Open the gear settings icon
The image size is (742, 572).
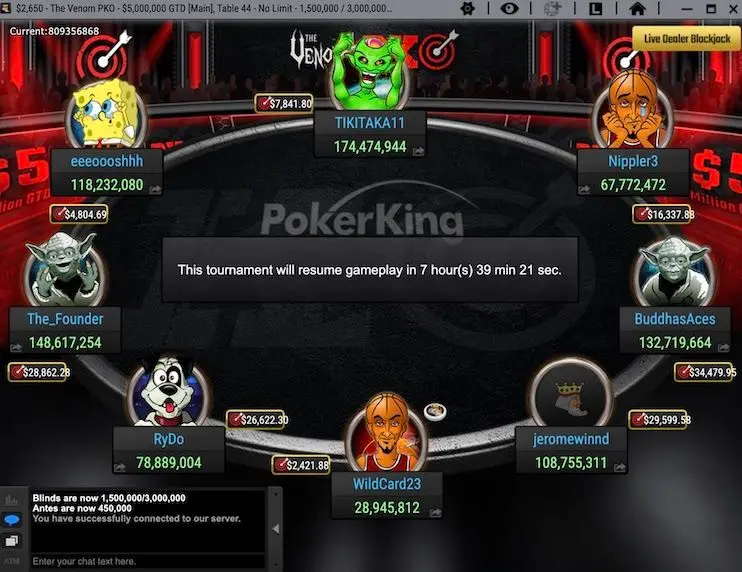(x=467, y=8)
